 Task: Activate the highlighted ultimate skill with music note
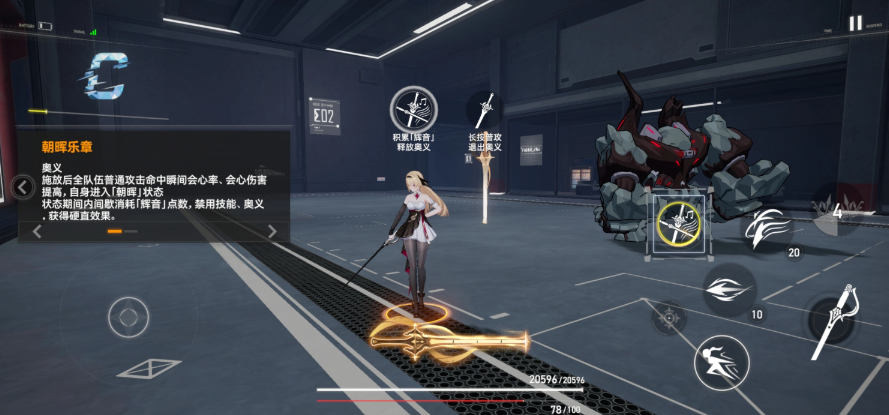point(679,224)
